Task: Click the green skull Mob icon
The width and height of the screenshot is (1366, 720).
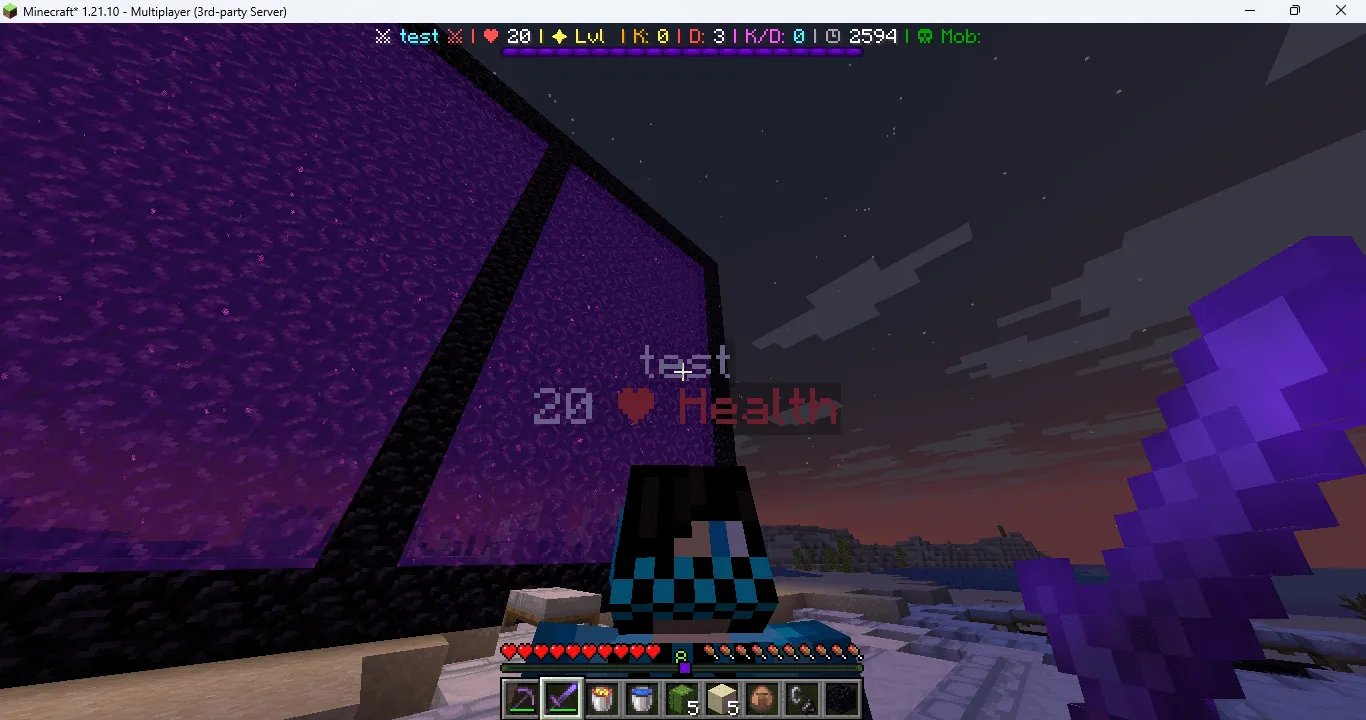Action: pos(926,36)
